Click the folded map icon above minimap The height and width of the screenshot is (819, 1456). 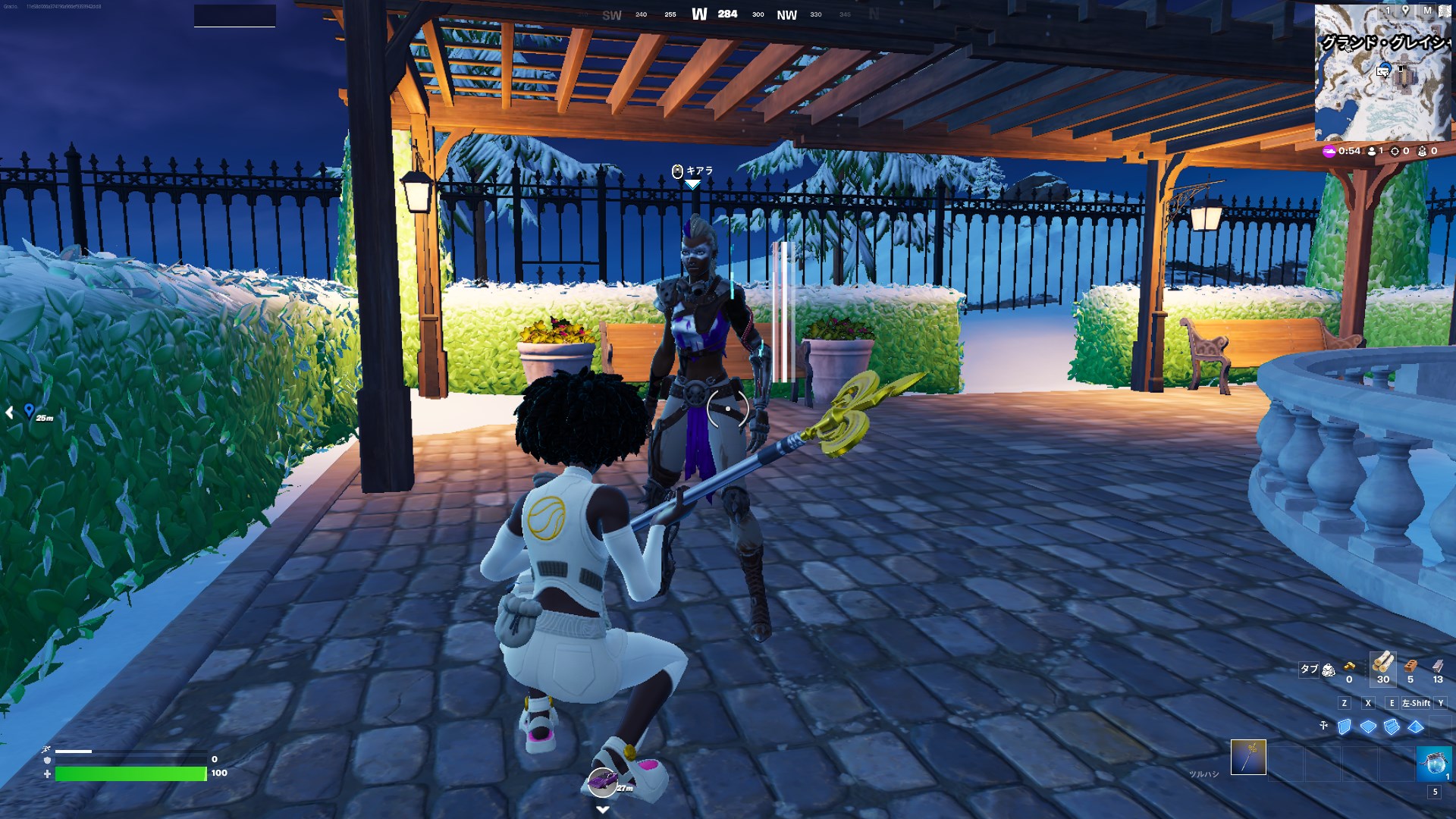(x=1445, y=11)
